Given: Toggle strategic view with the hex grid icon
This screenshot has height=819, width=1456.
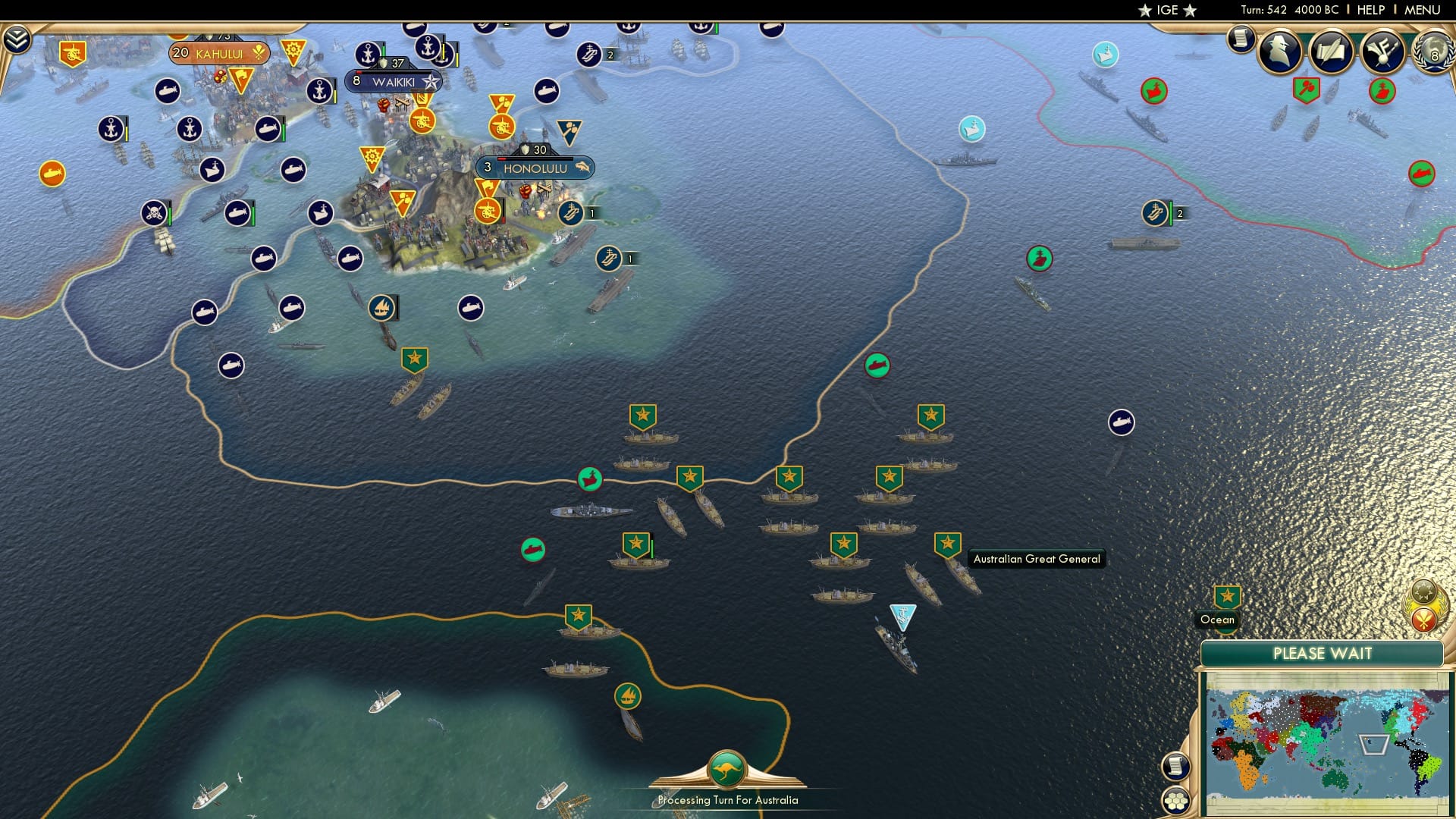Looking at the screenshot, I should [1177, 800].
